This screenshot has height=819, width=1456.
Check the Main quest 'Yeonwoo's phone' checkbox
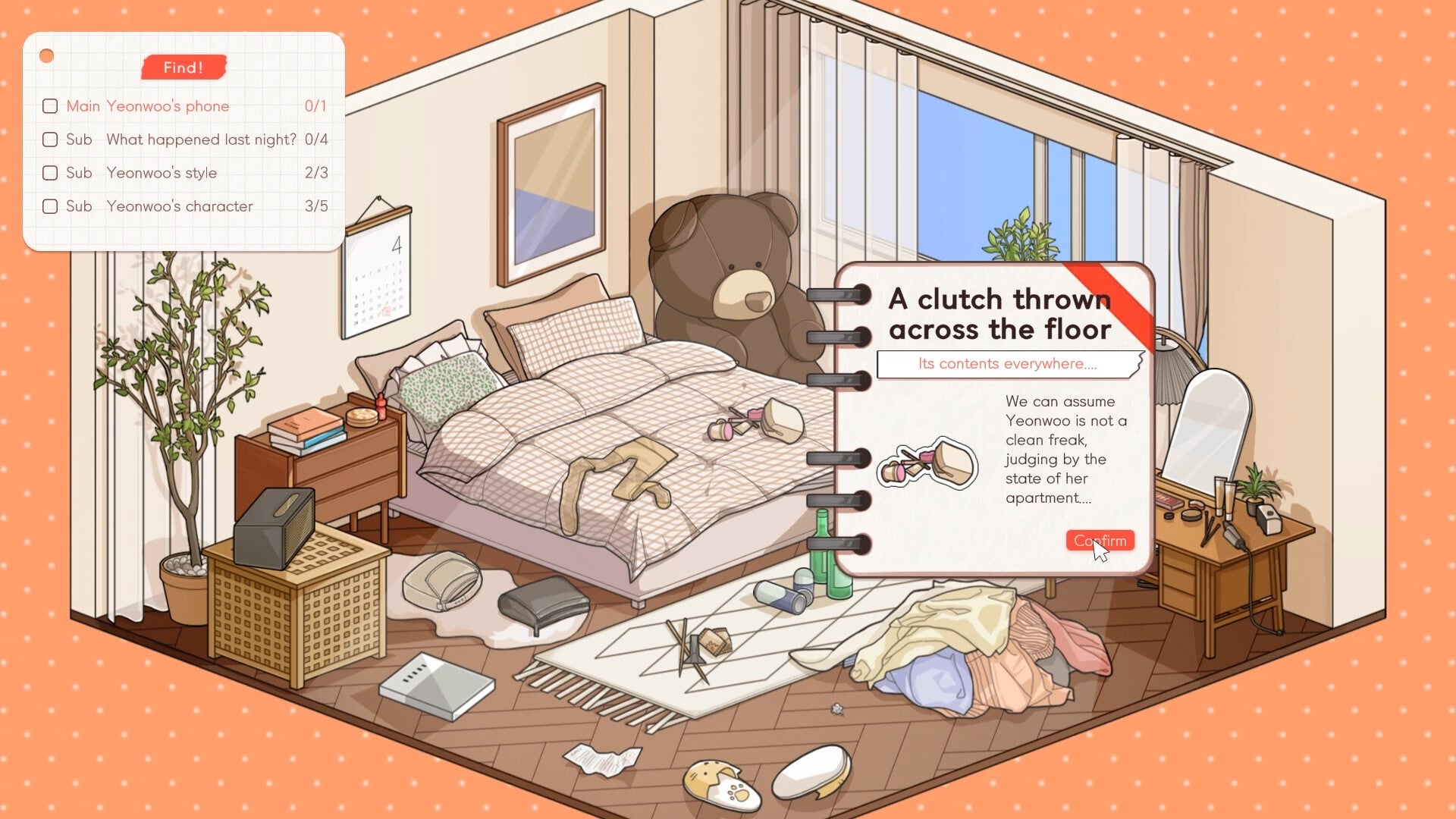50,106
